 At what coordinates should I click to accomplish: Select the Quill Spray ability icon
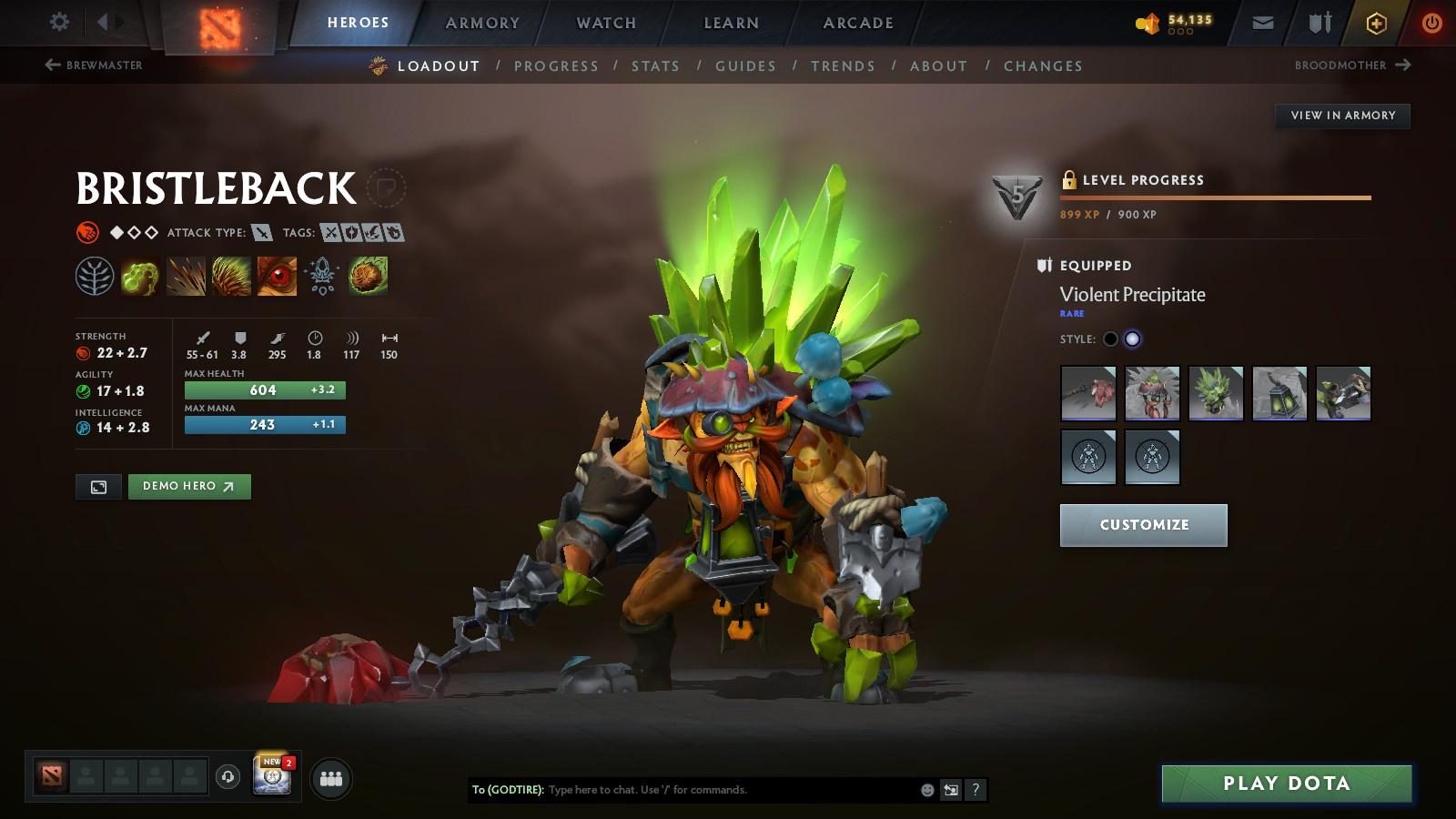tap(185, 276)
